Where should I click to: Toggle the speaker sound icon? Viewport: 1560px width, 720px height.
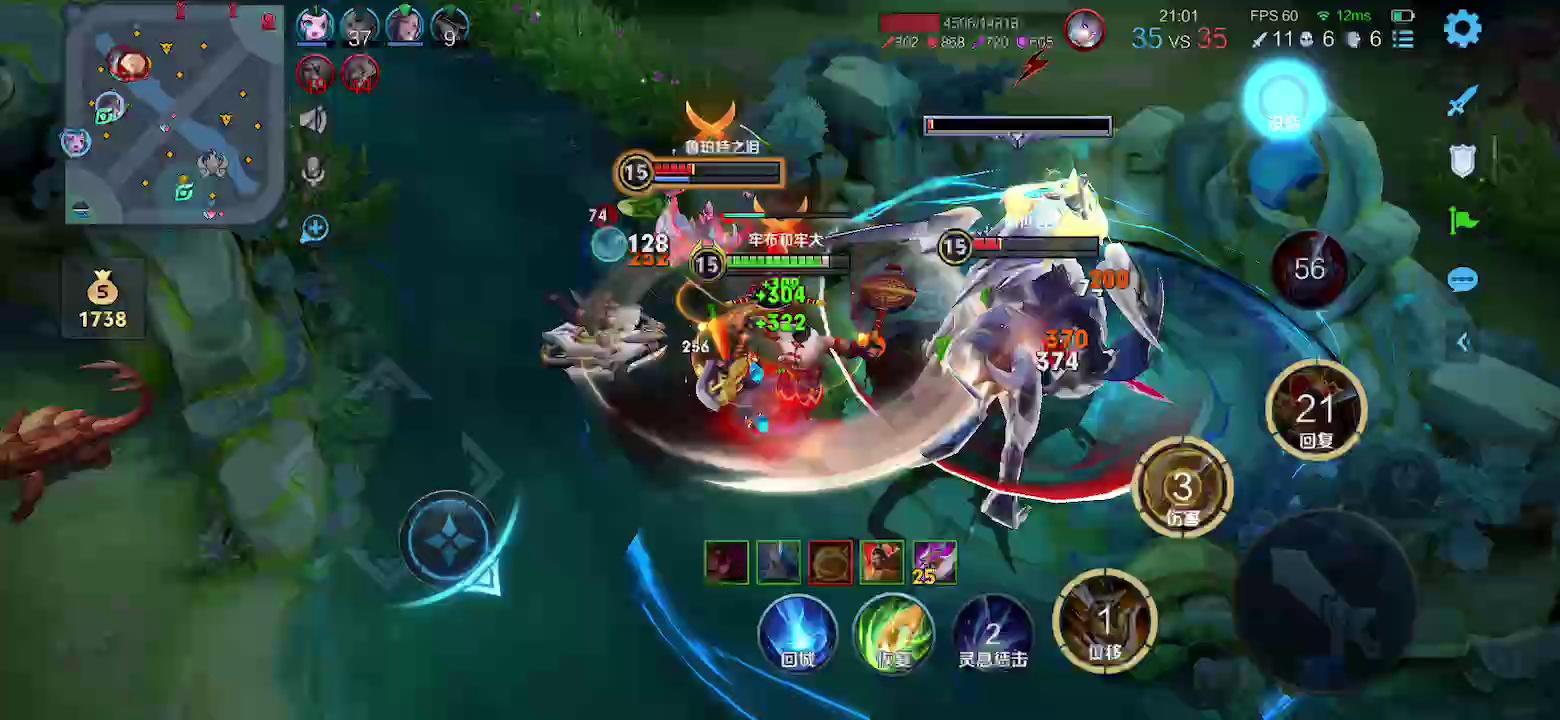click(313, 121)
